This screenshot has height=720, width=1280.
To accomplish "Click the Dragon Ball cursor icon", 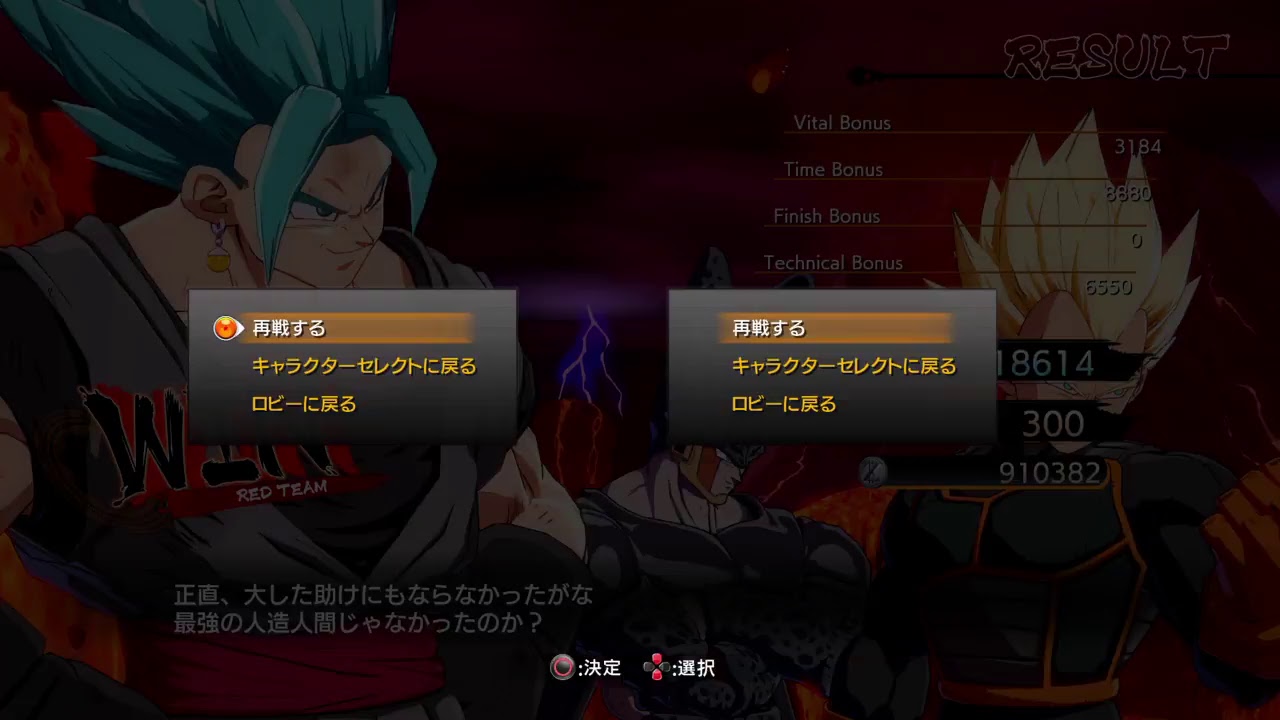I will [x=226, y=327].
